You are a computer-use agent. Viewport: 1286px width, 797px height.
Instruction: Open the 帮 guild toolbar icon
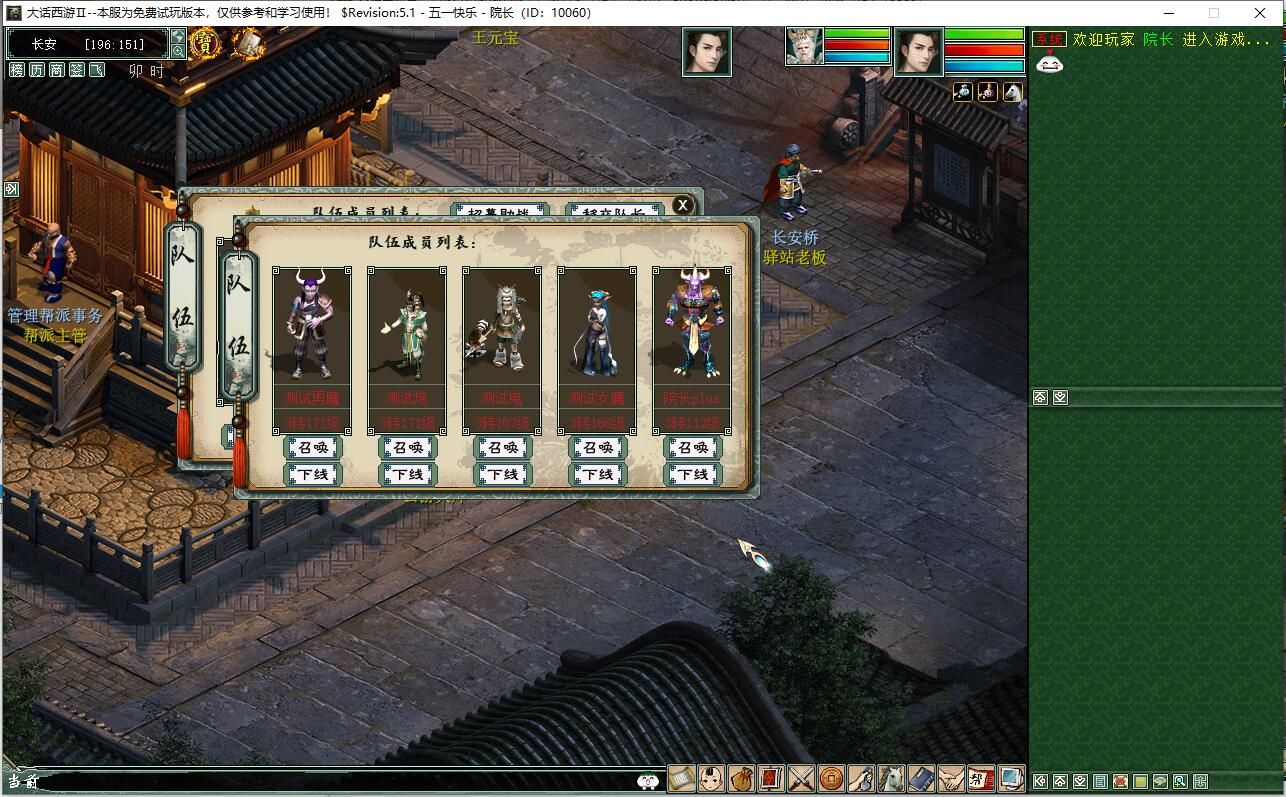pyautogui.click(x=981, y=778)
